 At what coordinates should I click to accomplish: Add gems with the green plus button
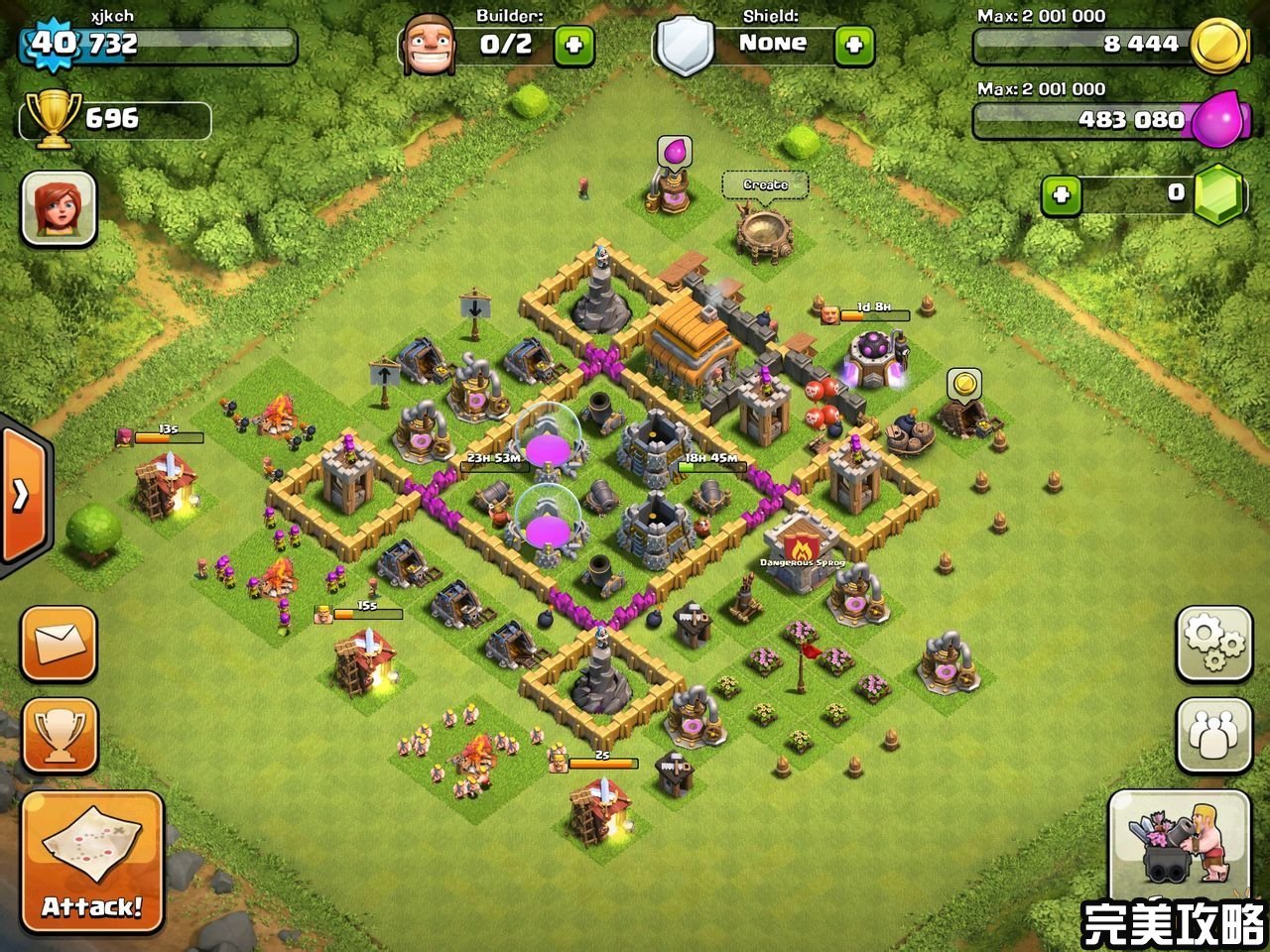click(1061, 194)
